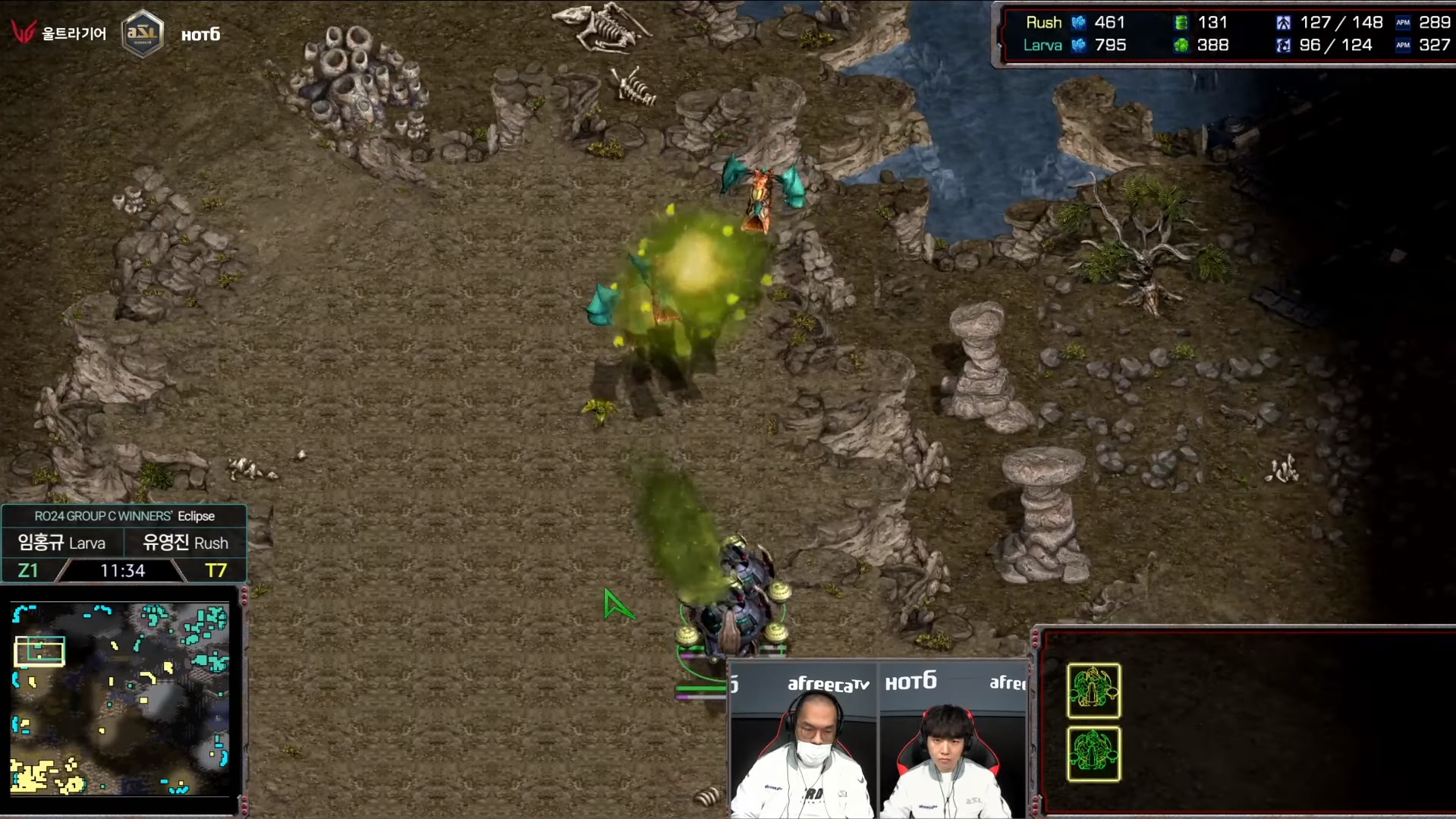Select the bottom, undamaged Science Vessel wireframe
The height and width of the screenshot is (819, 1456).
pos(1093,754)
